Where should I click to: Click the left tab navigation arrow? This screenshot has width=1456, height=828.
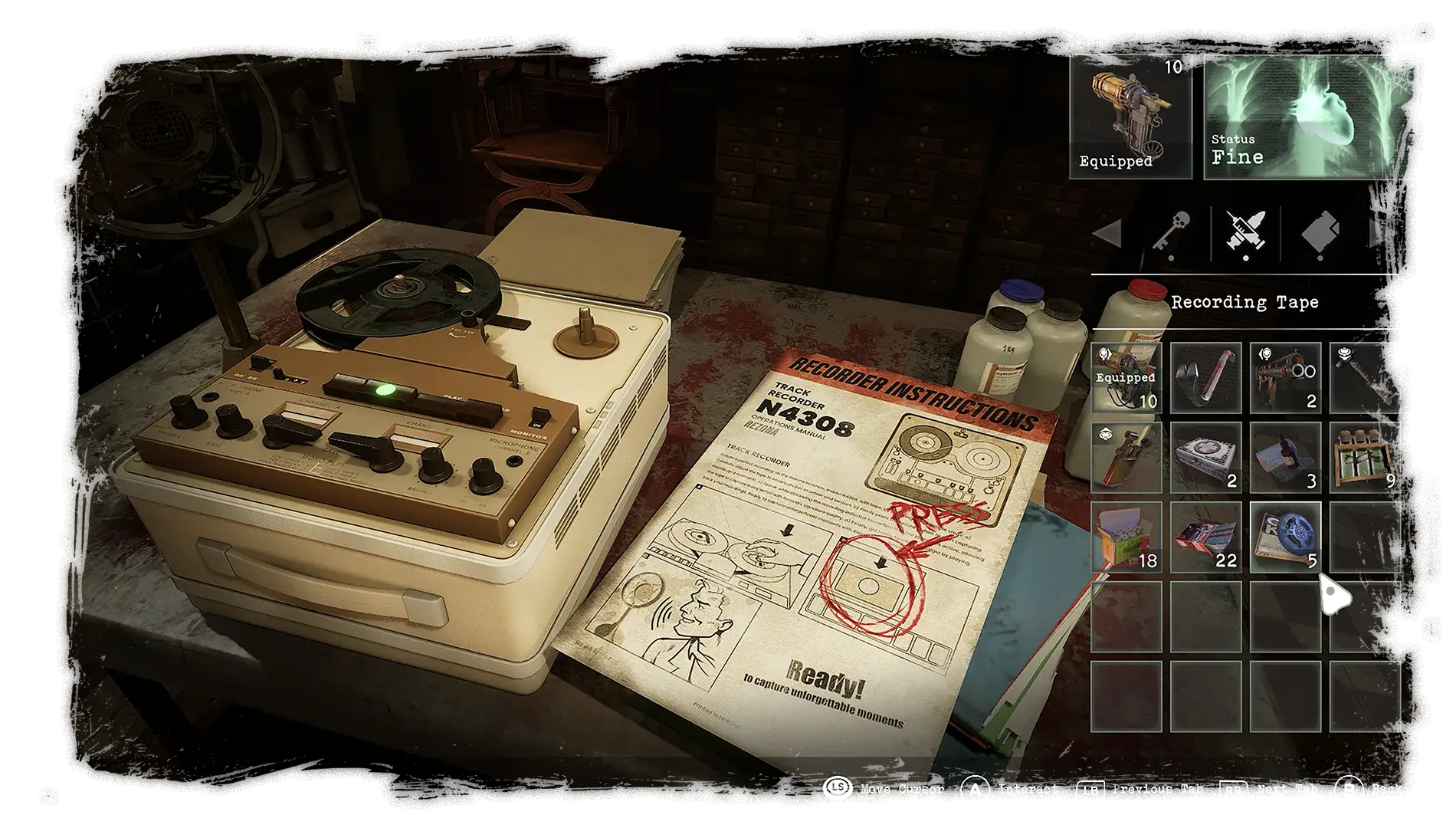pos(1108,233)
